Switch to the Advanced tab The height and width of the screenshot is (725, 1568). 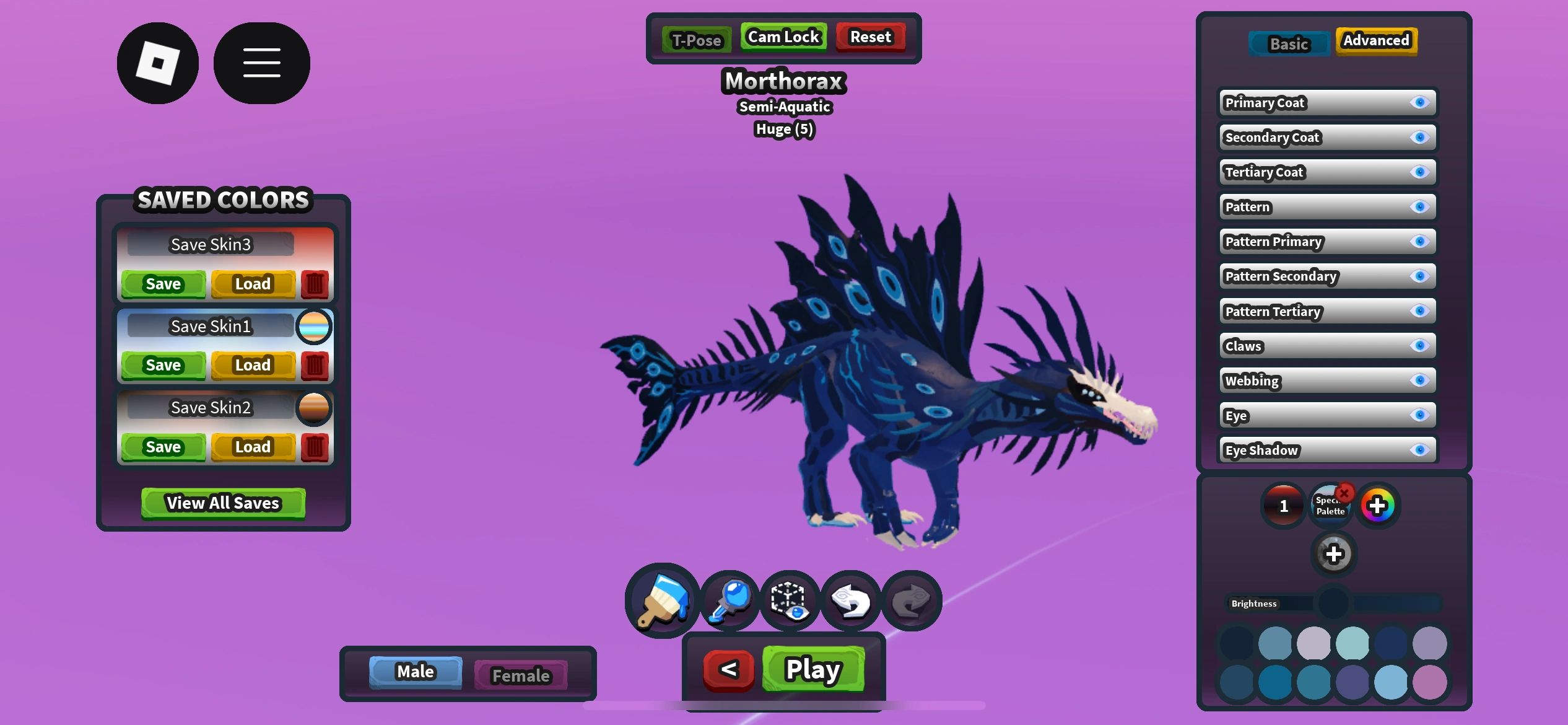1376,40
